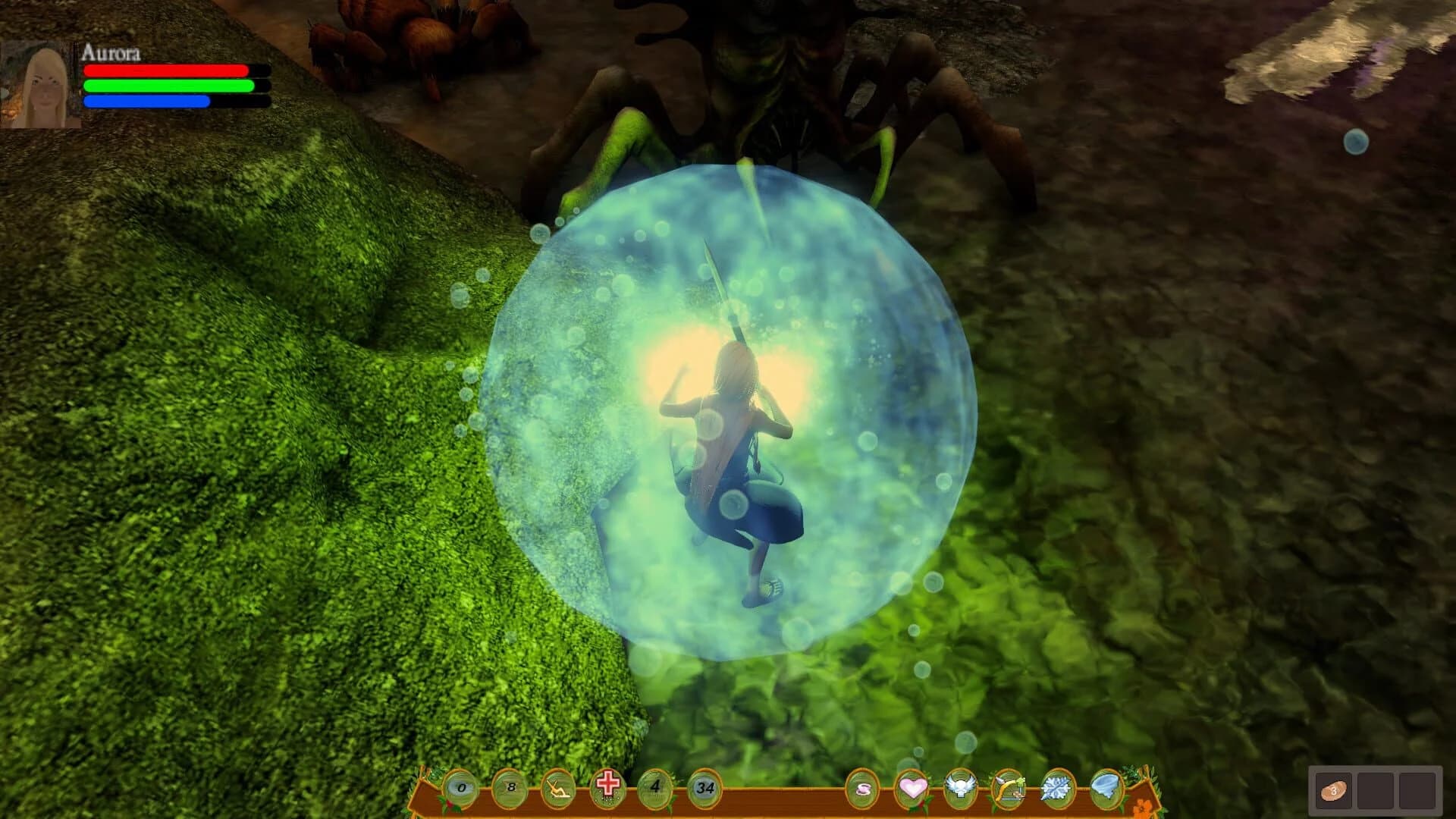
Task: Click the empty middle inventory slot
Action: point(1375,790)
